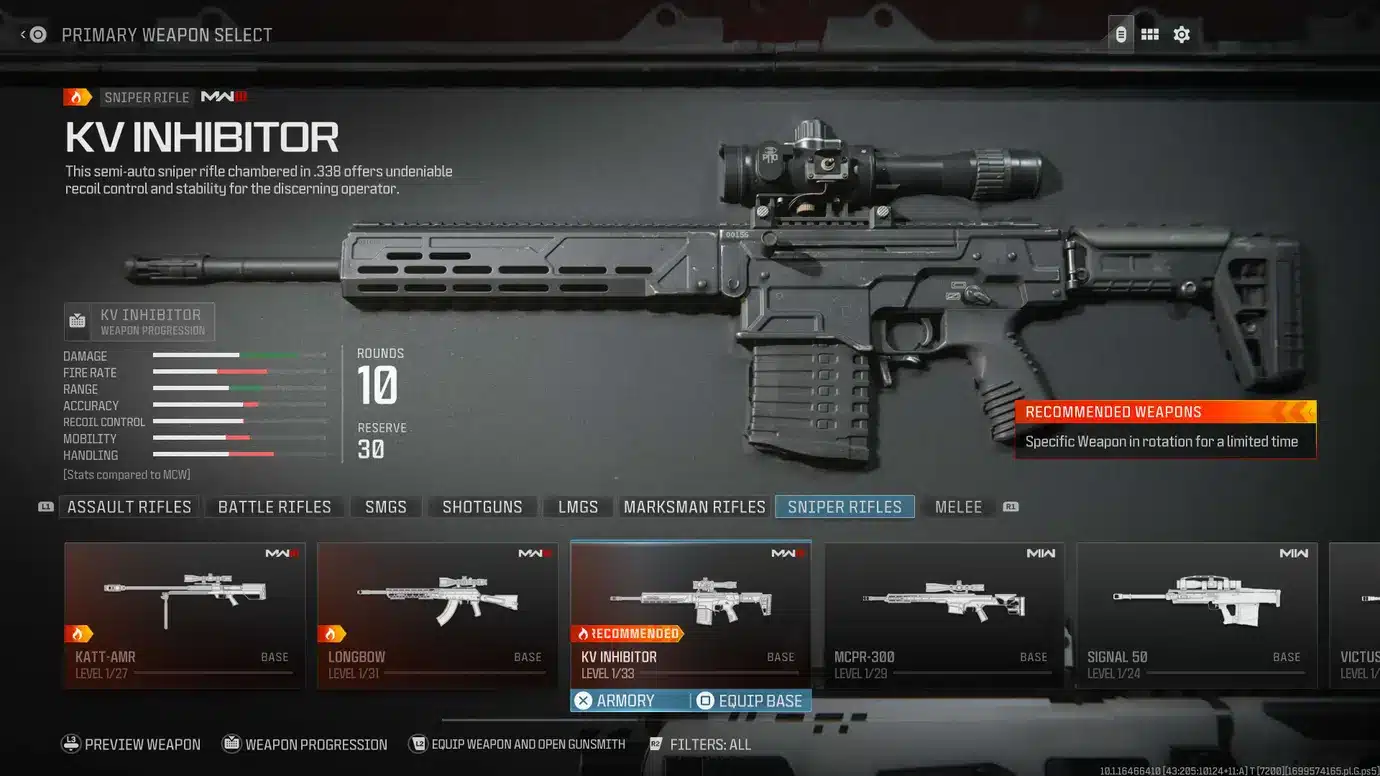The height and width of the screenshot is (776, 1380).
Task: Open the list view layout icon
Action: point(1119,33)
